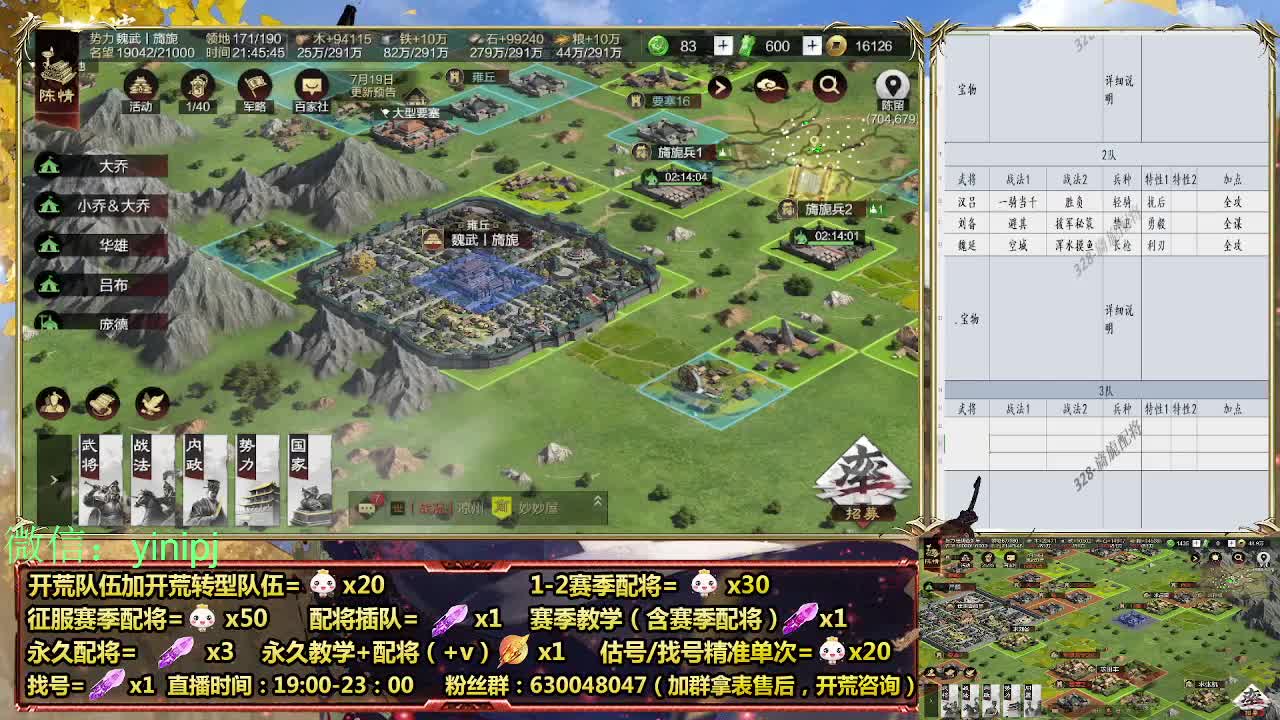Collapse the chat bar with the up chevron
Viewport: 1280px width, 720px height.
tap(598, 504)
